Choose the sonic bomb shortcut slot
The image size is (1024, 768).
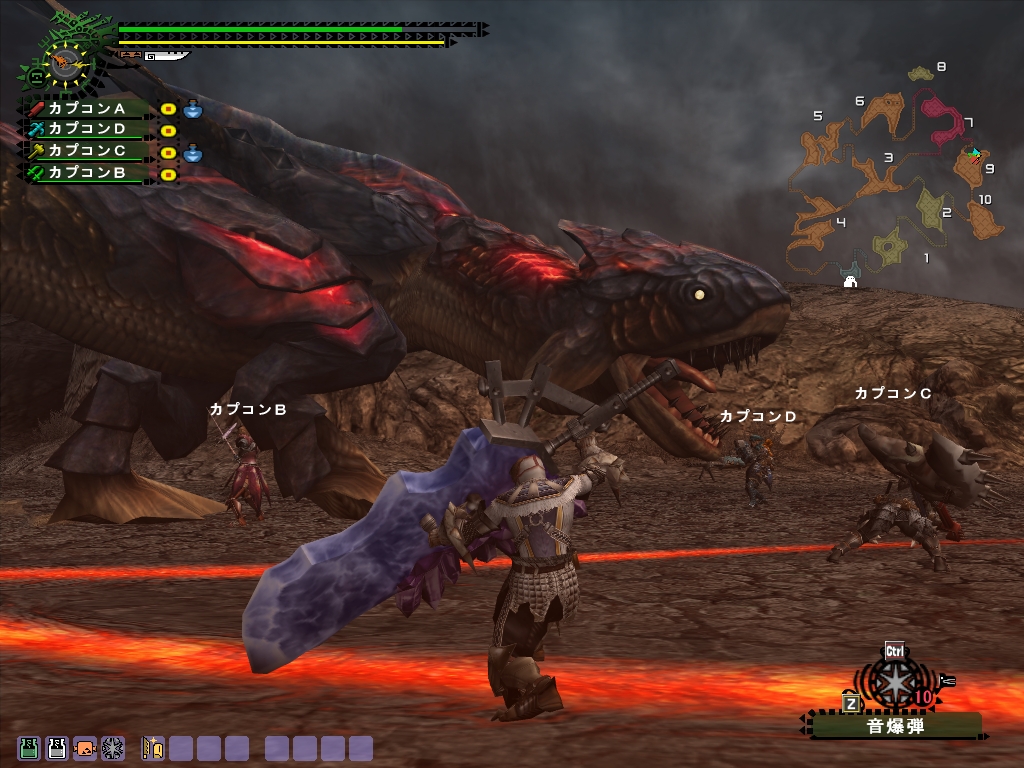[x=113, y=748]
